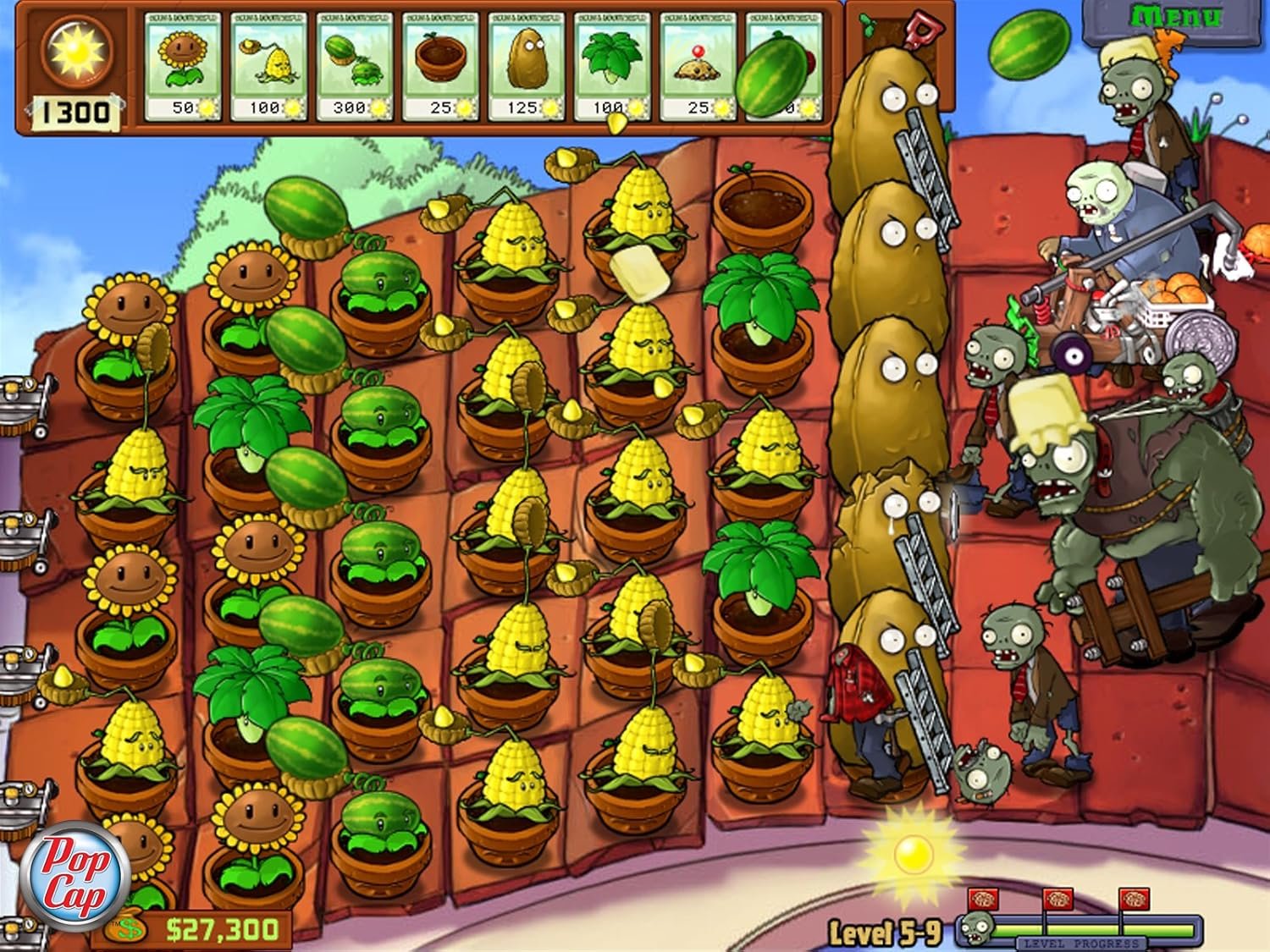Select the Sunflower seed packet
The image size is (1270, 952).
click(183, 66)
